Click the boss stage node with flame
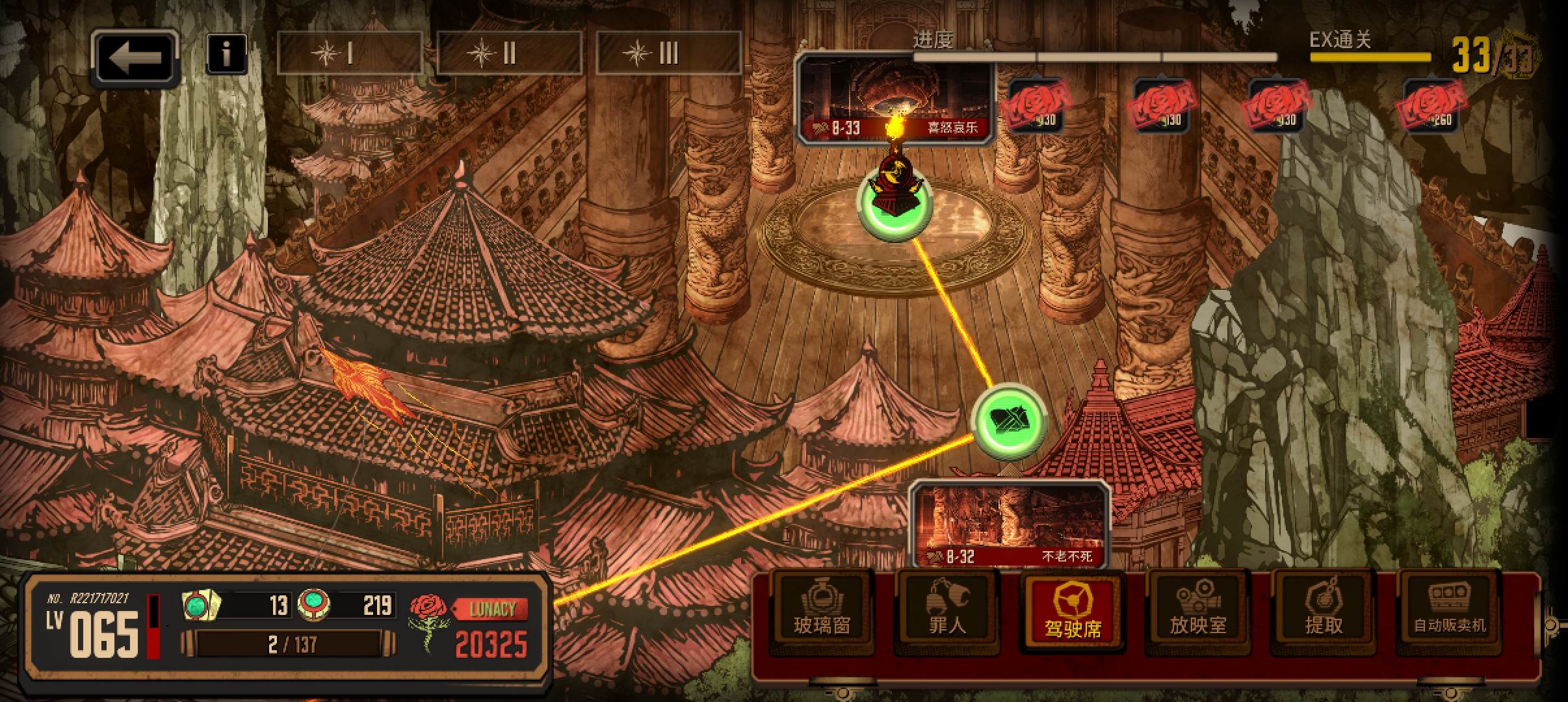The width and height of the screenshot is (1568, 702). [895, 201]
